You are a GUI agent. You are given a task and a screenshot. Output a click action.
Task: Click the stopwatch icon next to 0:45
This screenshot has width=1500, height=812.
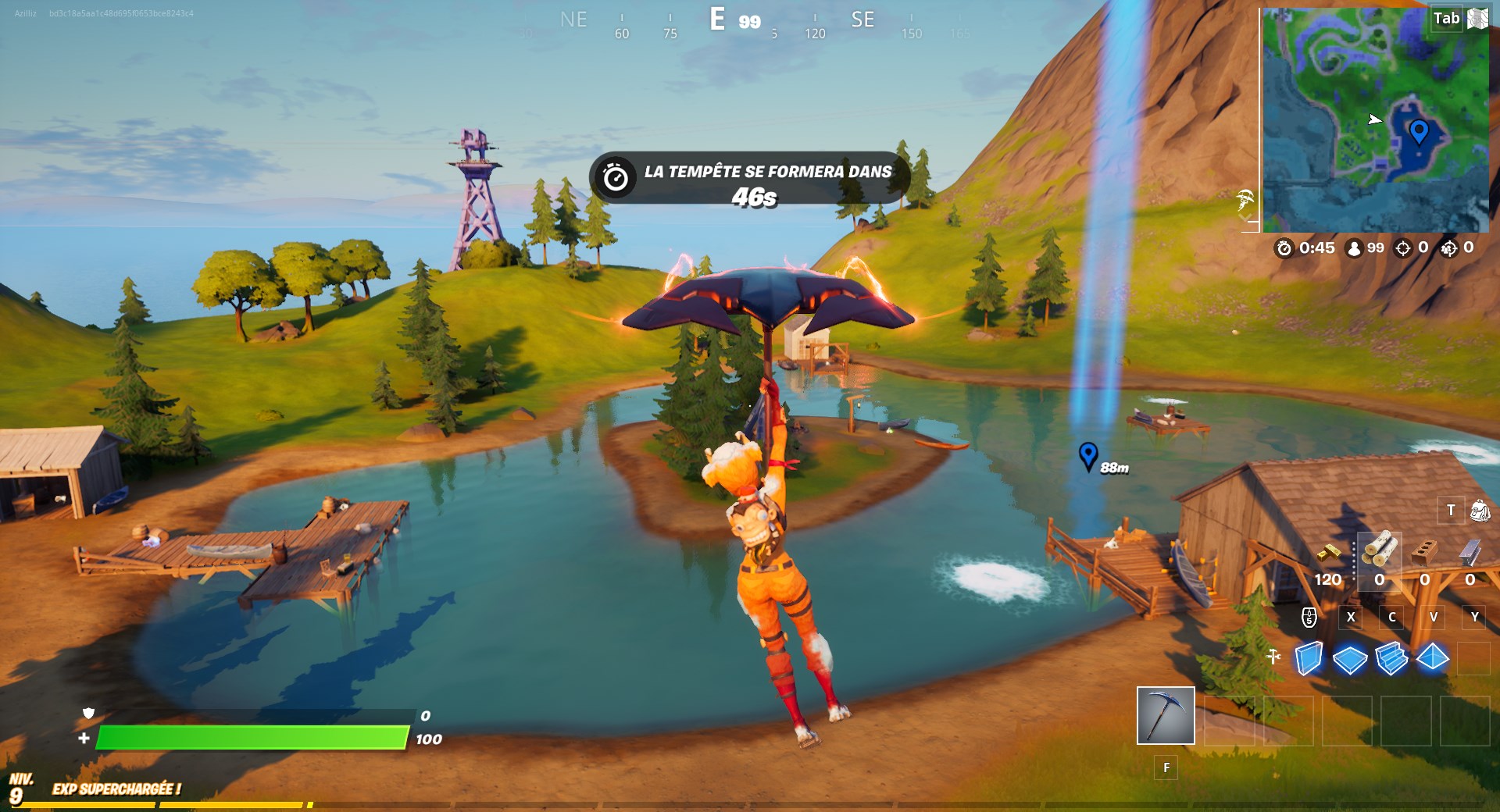[1284, 248]
